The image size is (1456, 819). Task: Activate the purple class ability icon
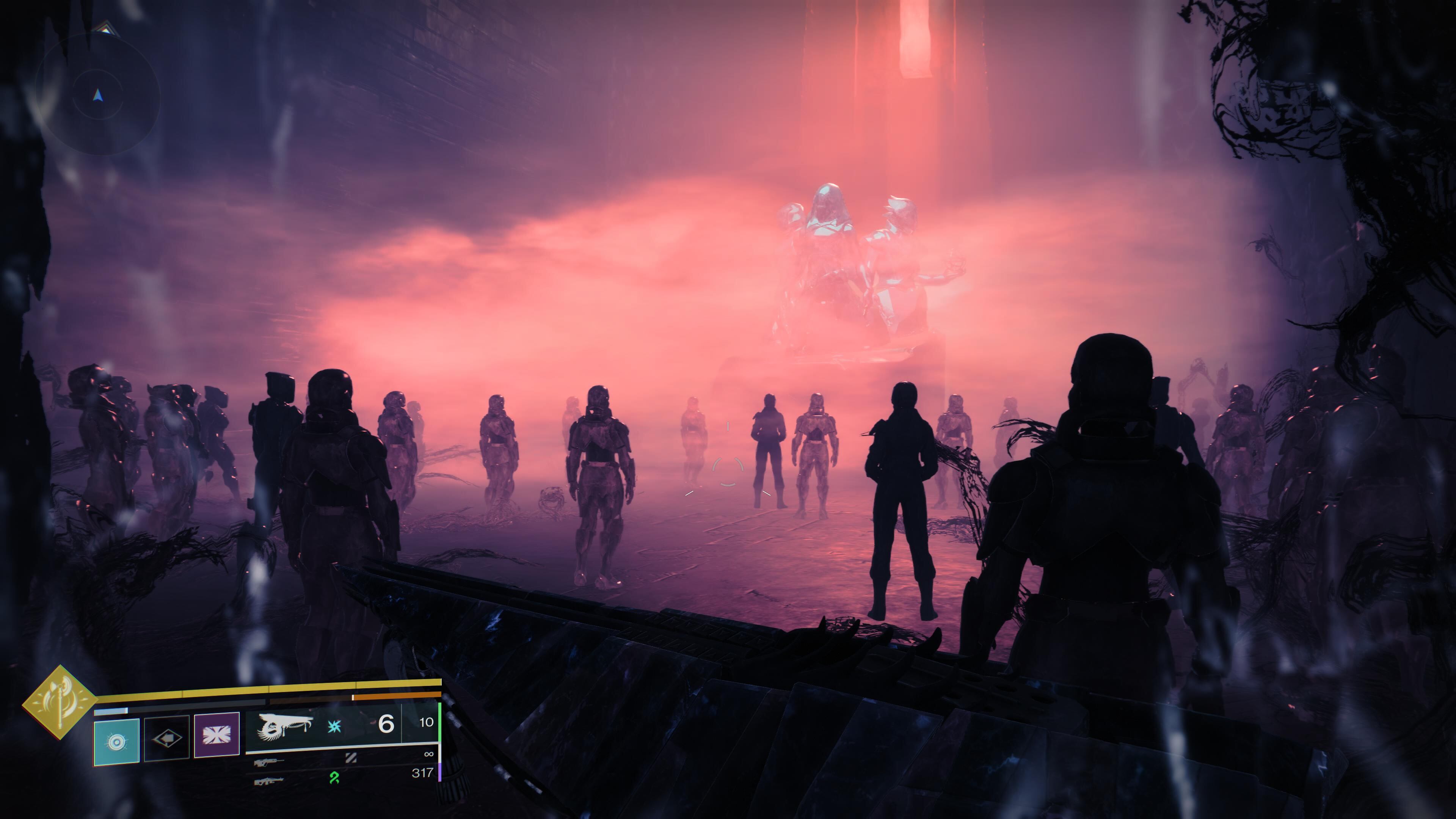[217, 735]
